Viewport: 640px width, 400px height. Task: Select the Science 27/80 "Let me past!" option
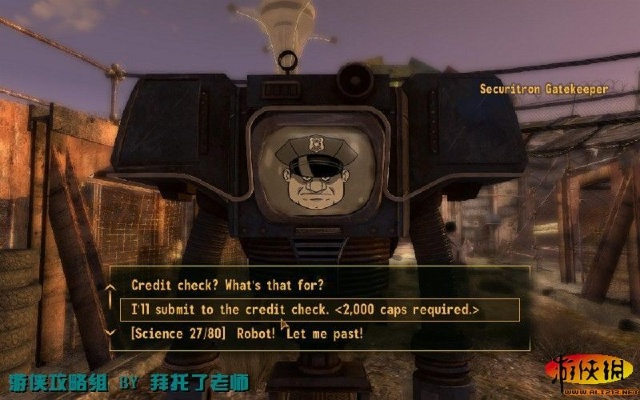247,333
